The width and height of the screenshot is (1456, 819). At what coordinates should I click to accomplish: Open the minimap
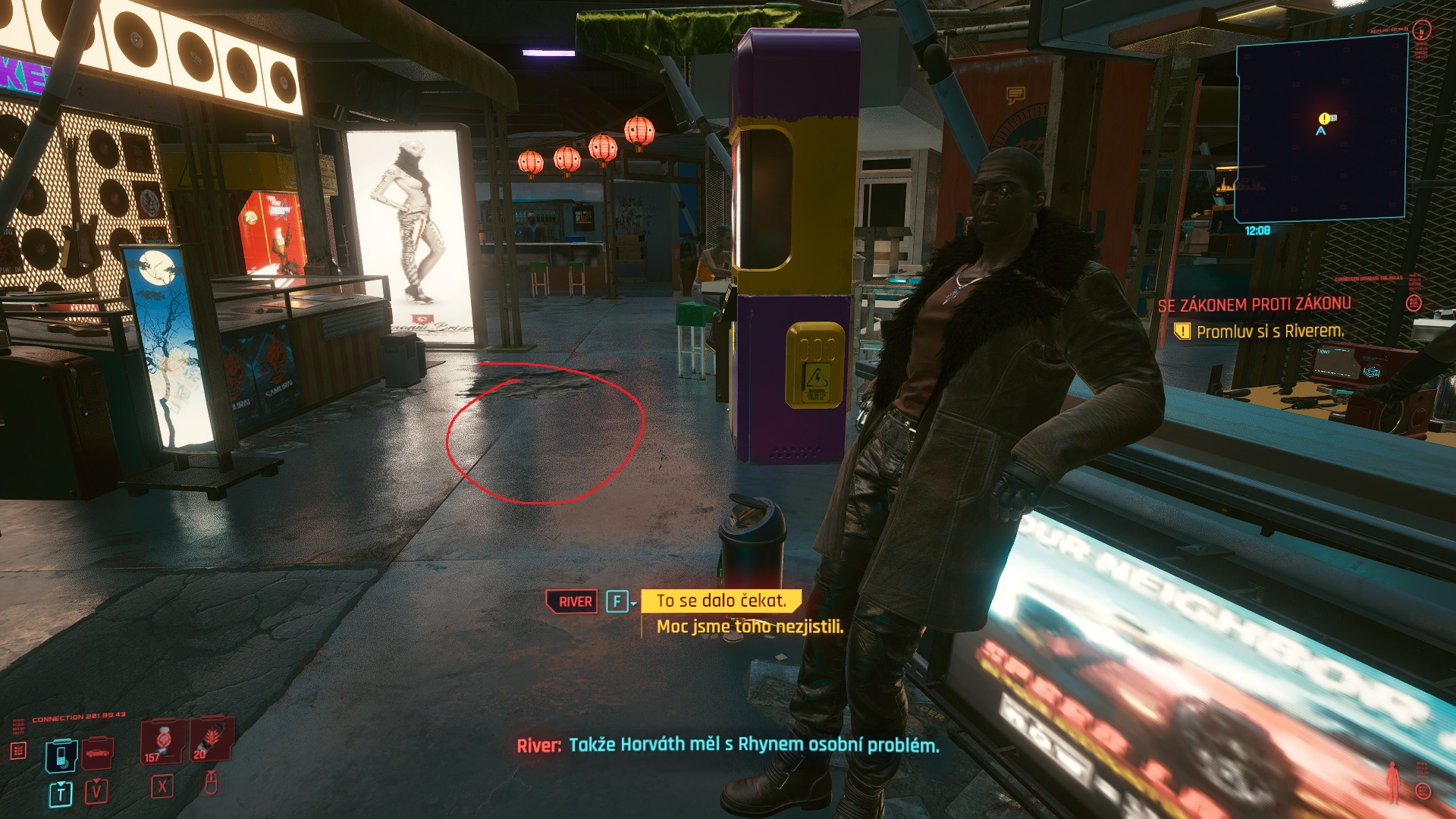click(1321, 129)
